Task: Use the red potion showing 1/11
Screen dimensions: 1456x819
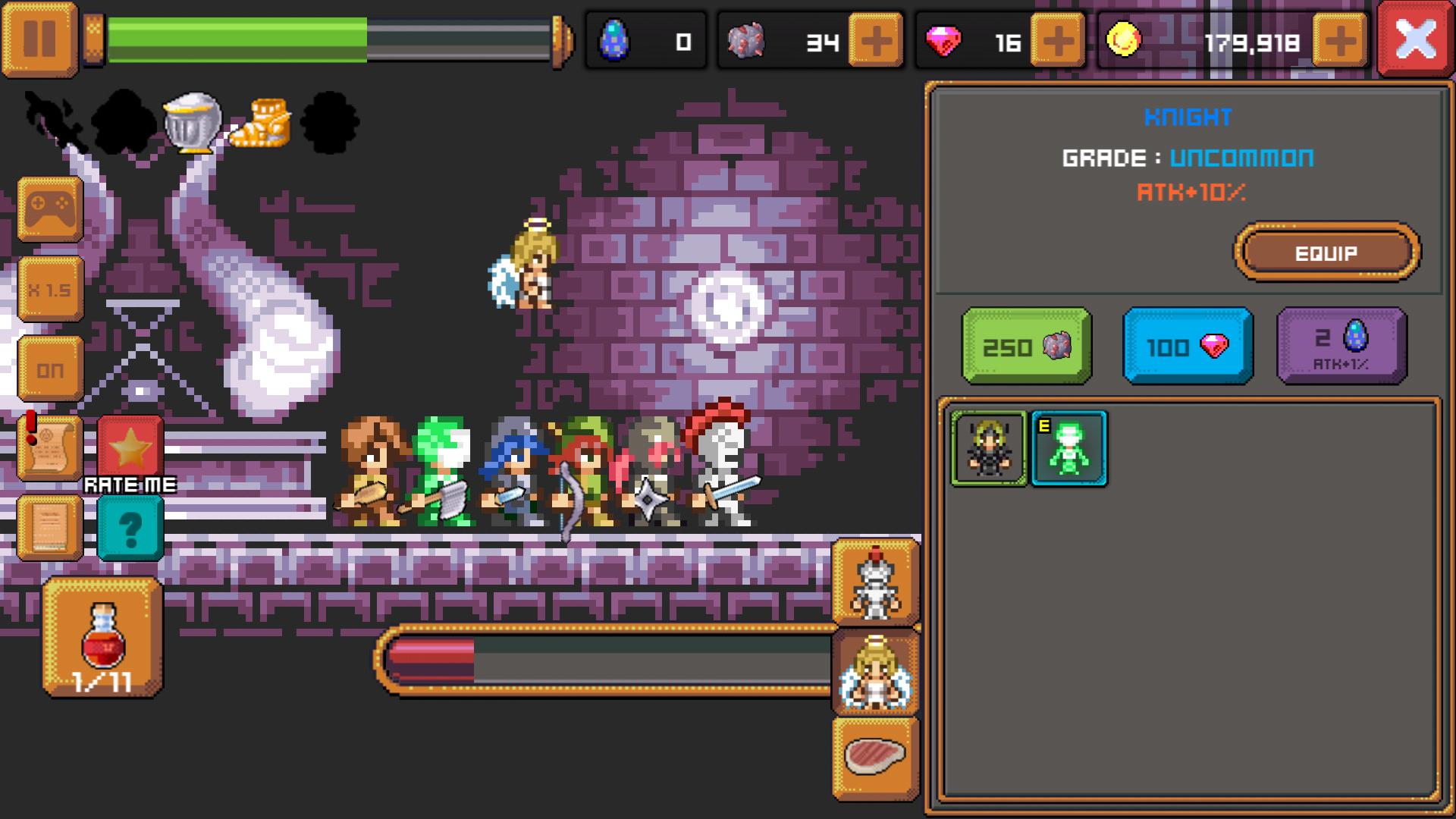Action: [x=102, y=637]
